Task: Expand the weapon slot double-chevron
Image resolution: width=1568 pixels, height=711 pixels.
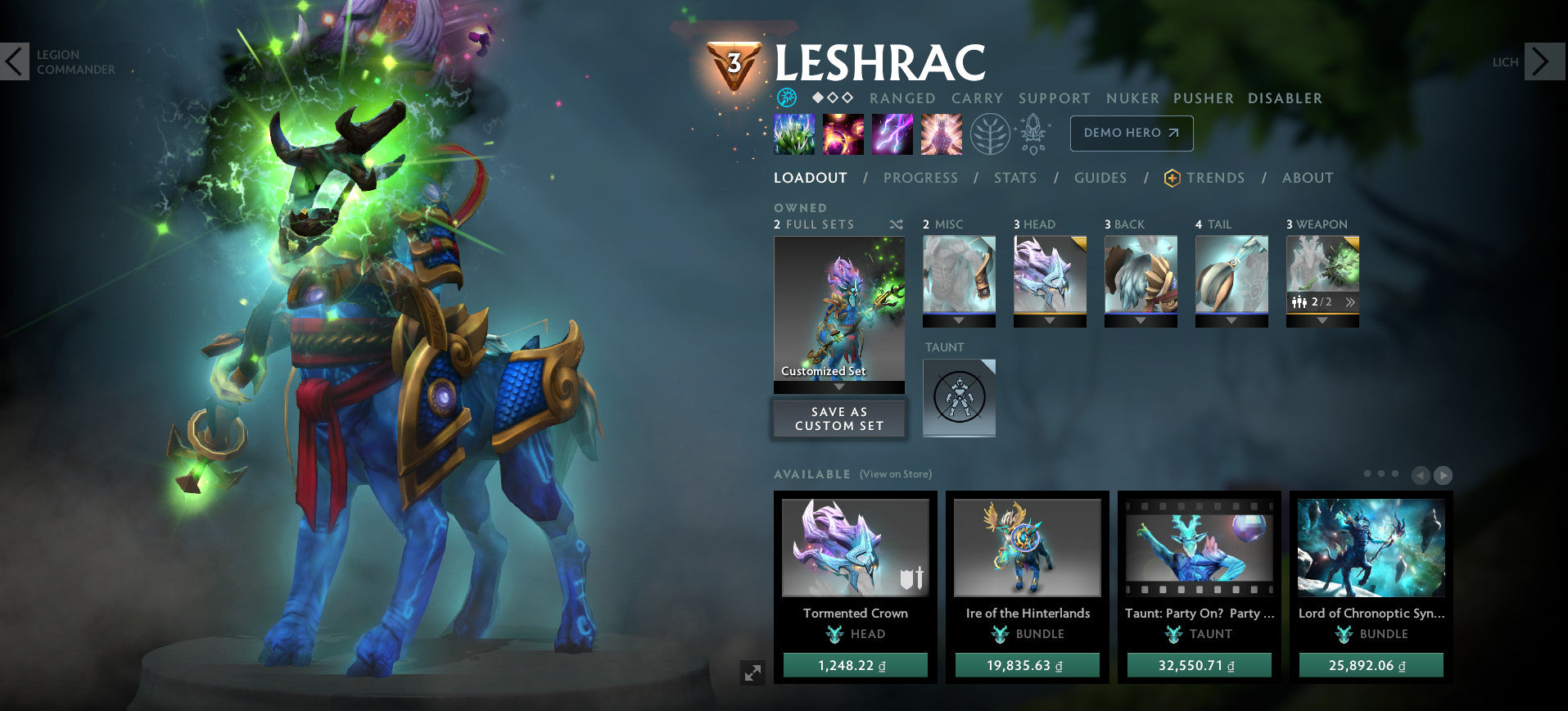Action: coord(1352,302)
